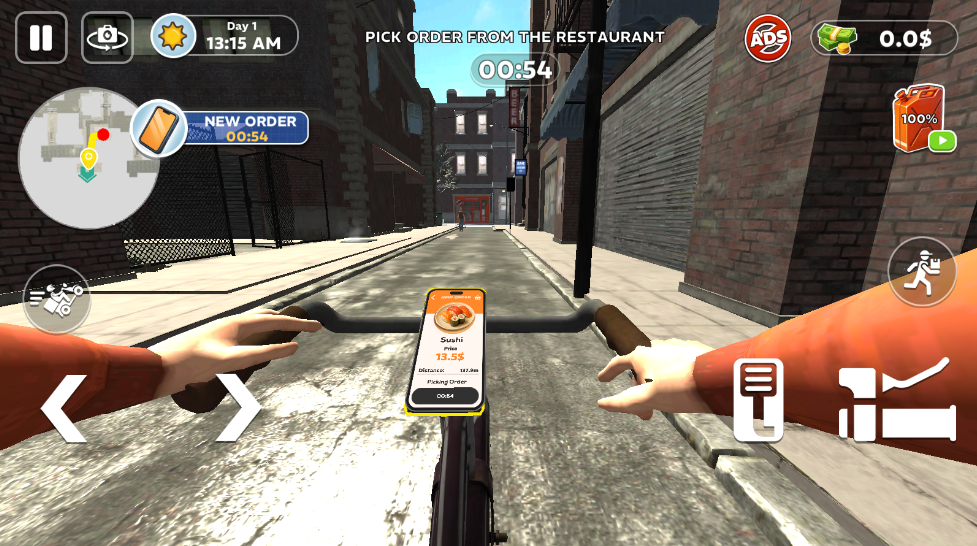Tap the delivery scooter icon button
Screen dimensions: 977x546
(57, 298)
